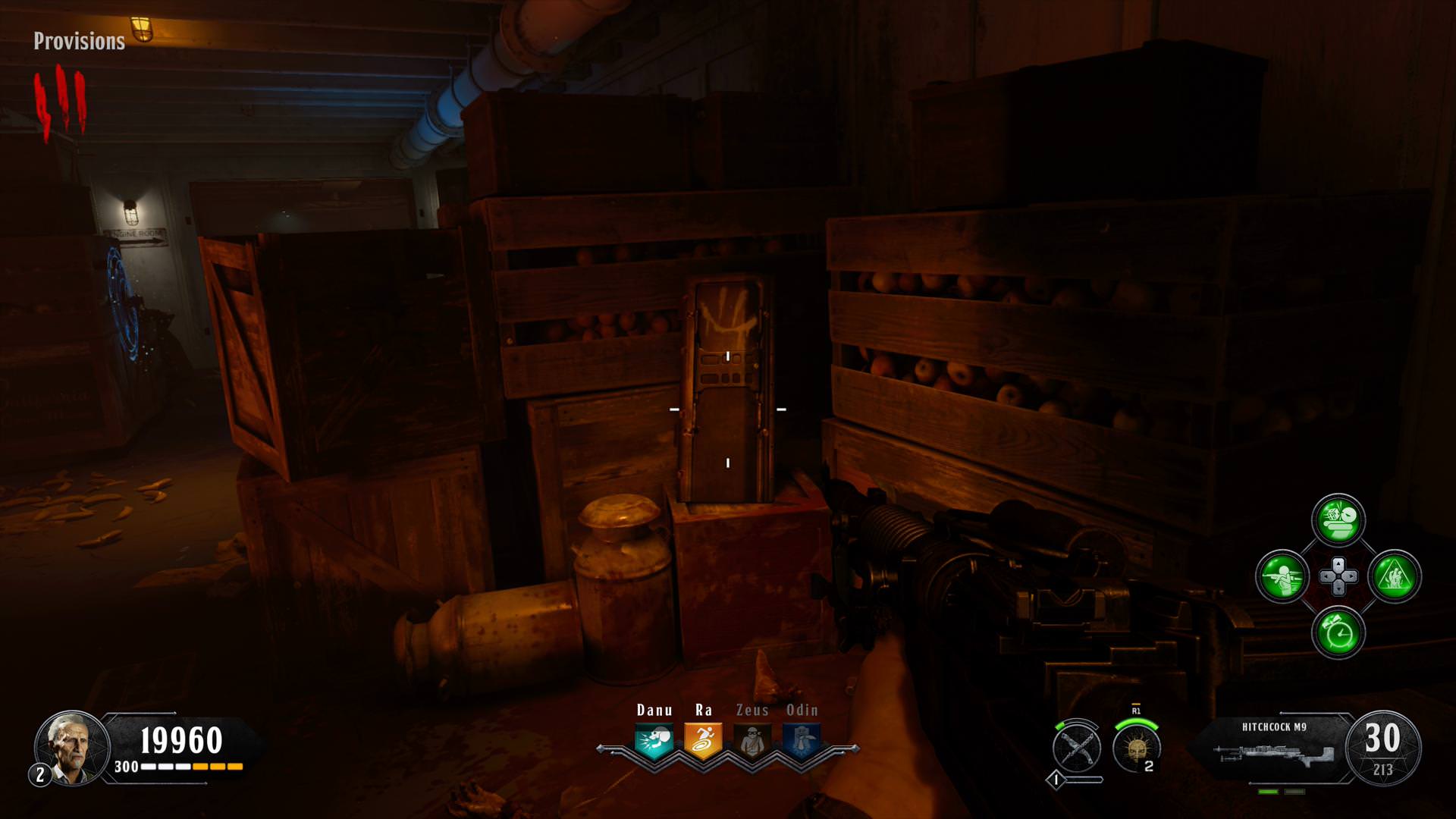Click the dimmed Zeus perk icon
This screenshot has width=1456, height=819.
[x=752, y=741]
